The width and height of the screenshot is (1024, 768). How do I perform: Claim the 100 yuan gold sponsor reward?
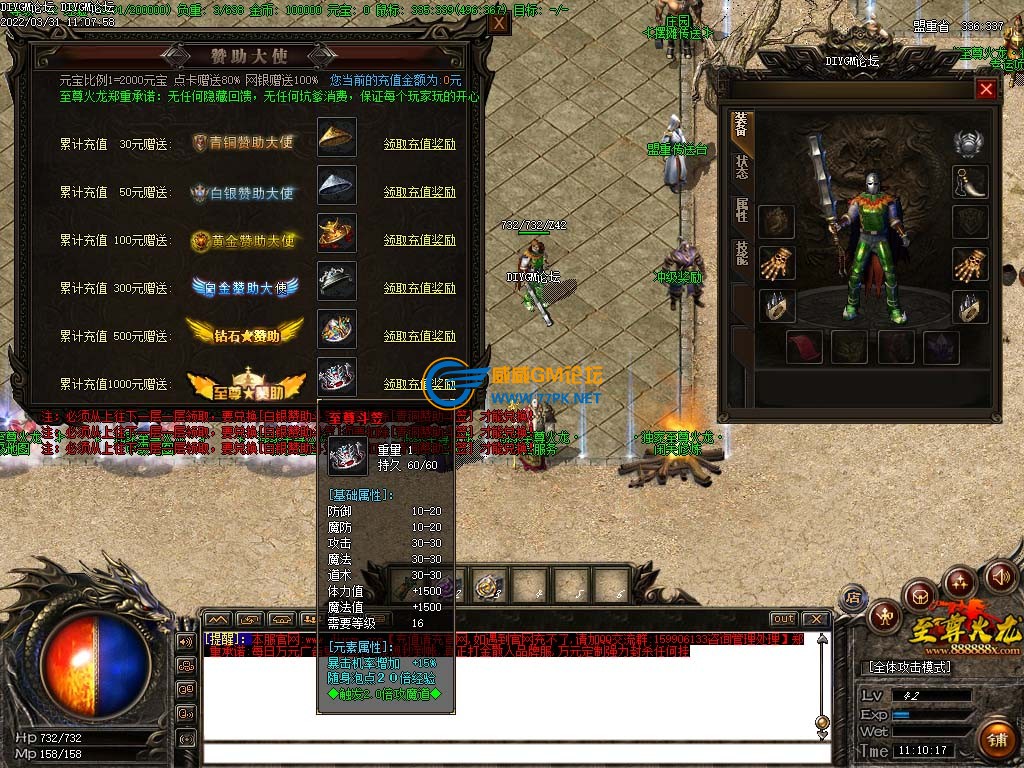point(419,240)
